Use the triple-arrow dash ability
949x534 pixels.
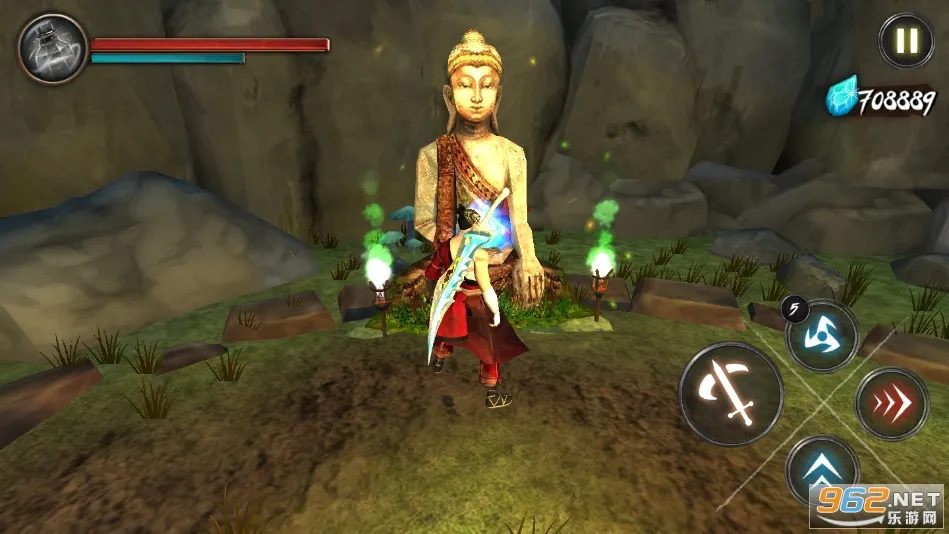point(892,404)
